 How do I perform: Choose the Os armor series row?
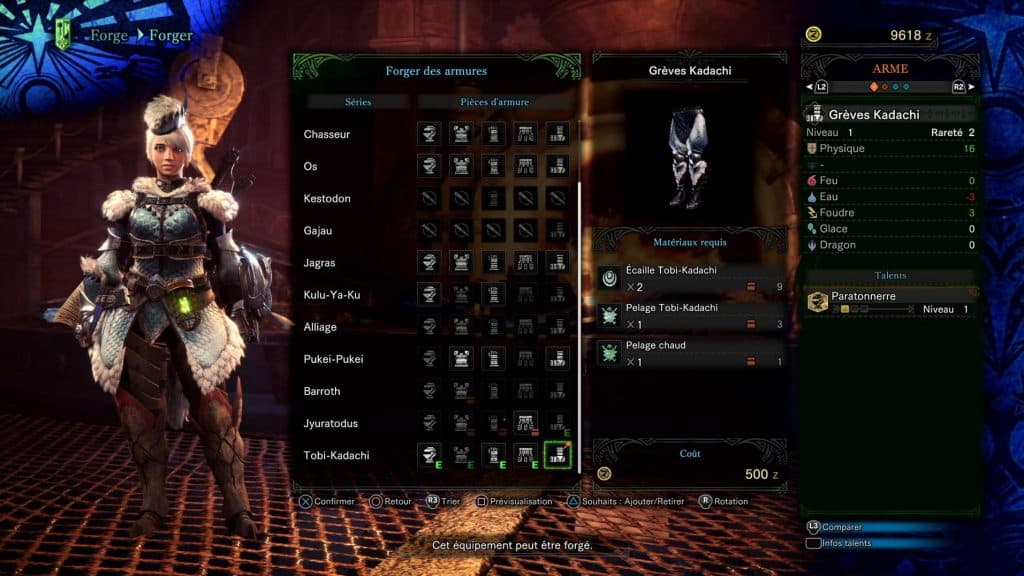coord(311,166)
